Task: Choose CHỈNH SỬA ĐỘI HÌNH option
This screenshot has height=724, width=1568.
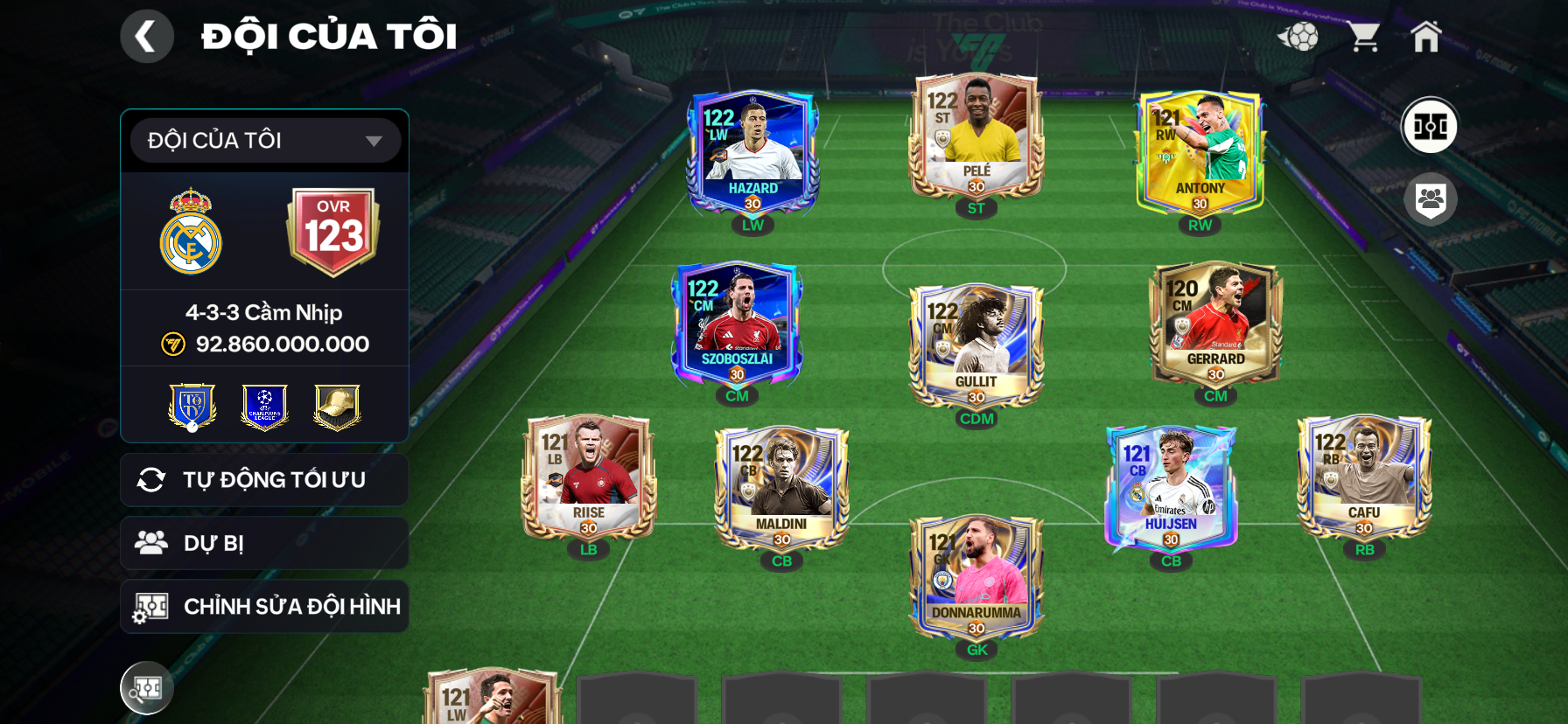Action: [264, 607]
